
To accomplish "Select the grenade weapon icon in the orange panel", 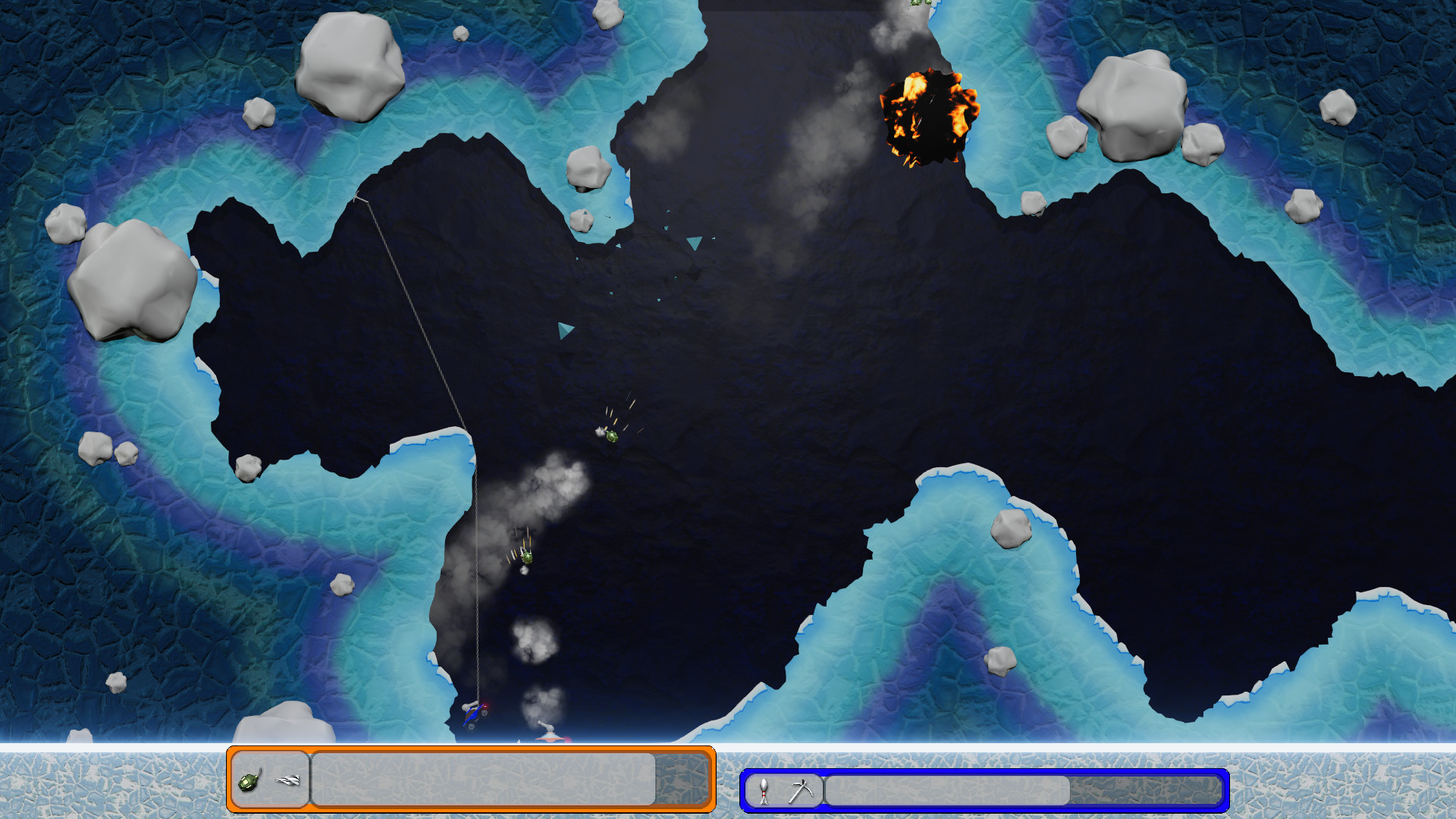I will (250, 782).
